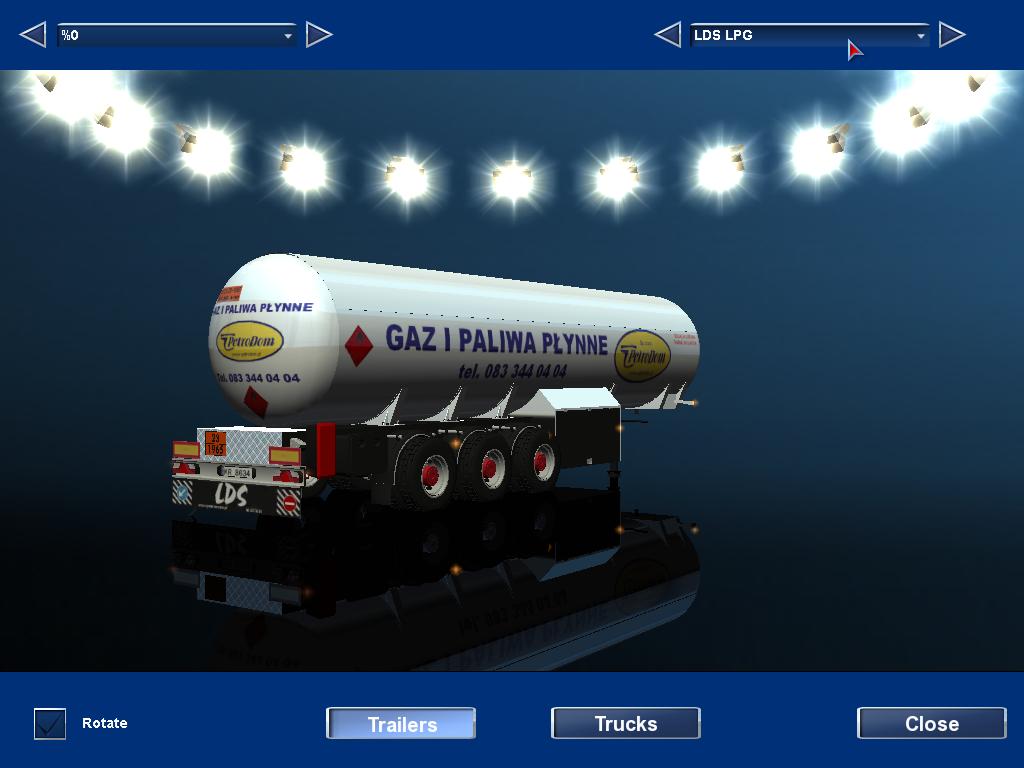Close the vehicle viewer
The image size is (1024, 768).
pyautogui.click(x=931, y=723)
